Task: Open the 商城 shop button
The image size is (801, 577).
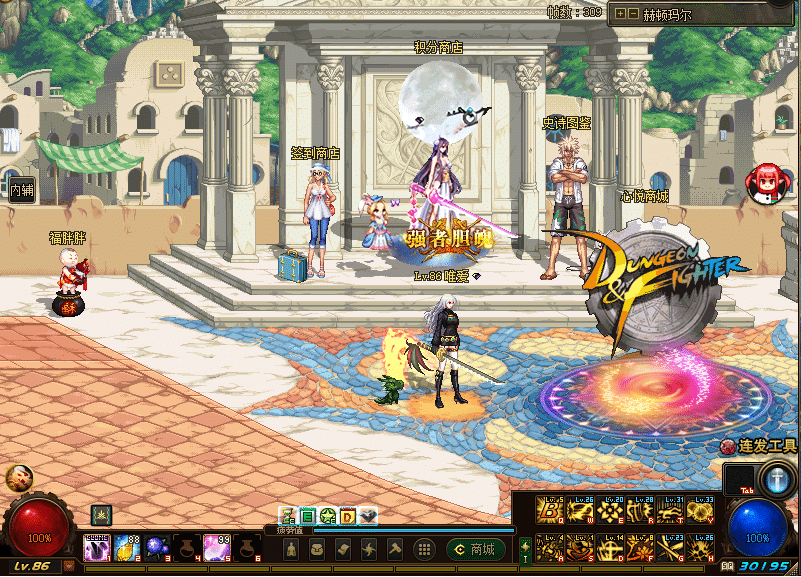Action: coord(476,549)
